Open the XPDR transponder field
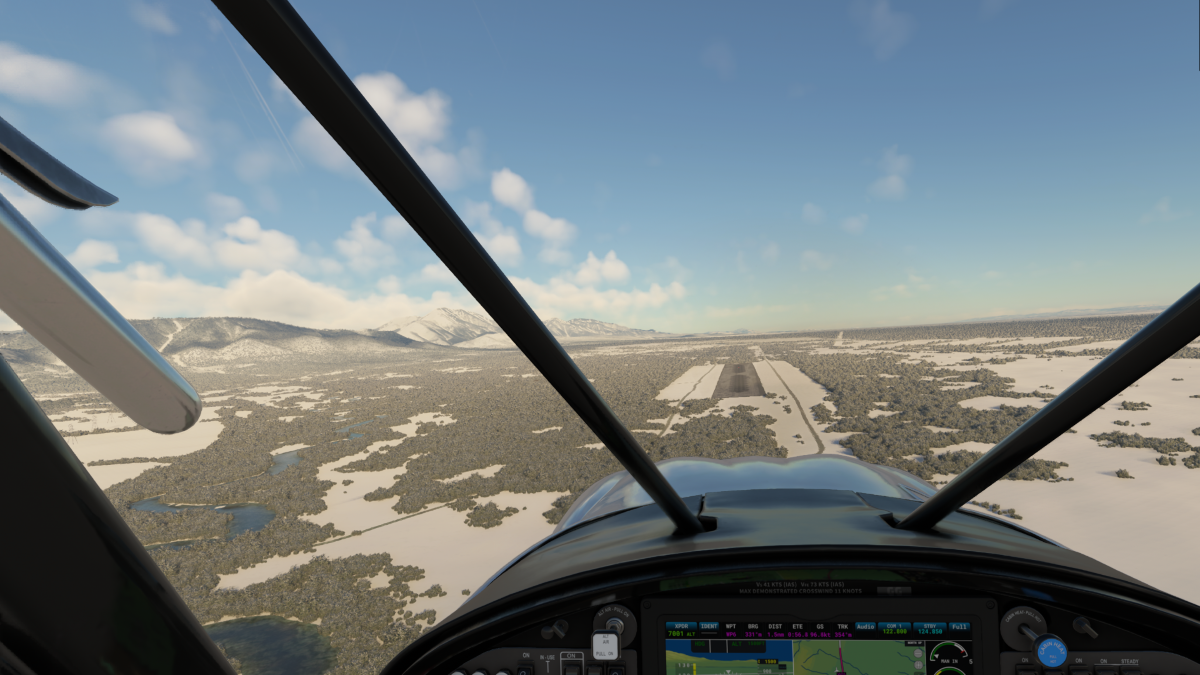 coord(681,629)
